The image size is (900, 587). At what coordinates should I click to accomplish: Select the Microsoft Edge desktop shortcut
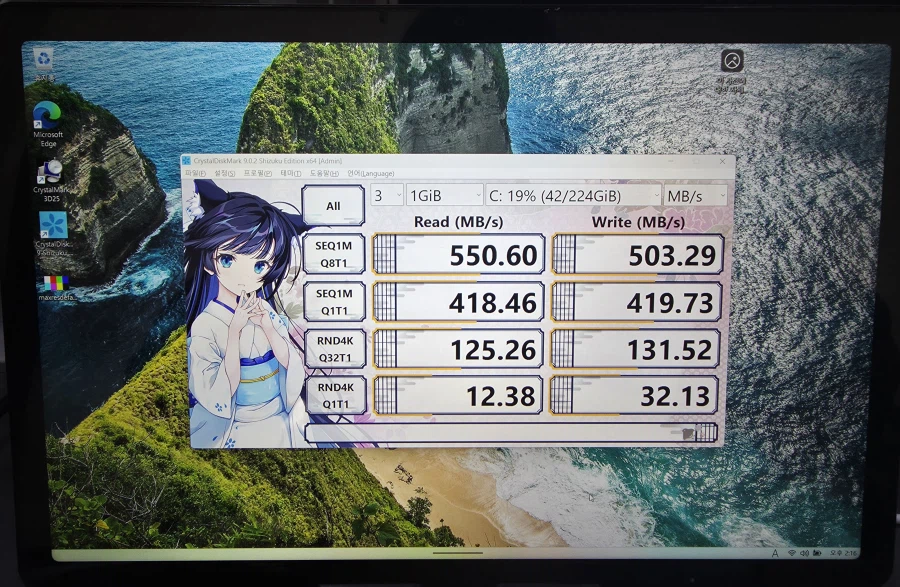coord(47,122)
